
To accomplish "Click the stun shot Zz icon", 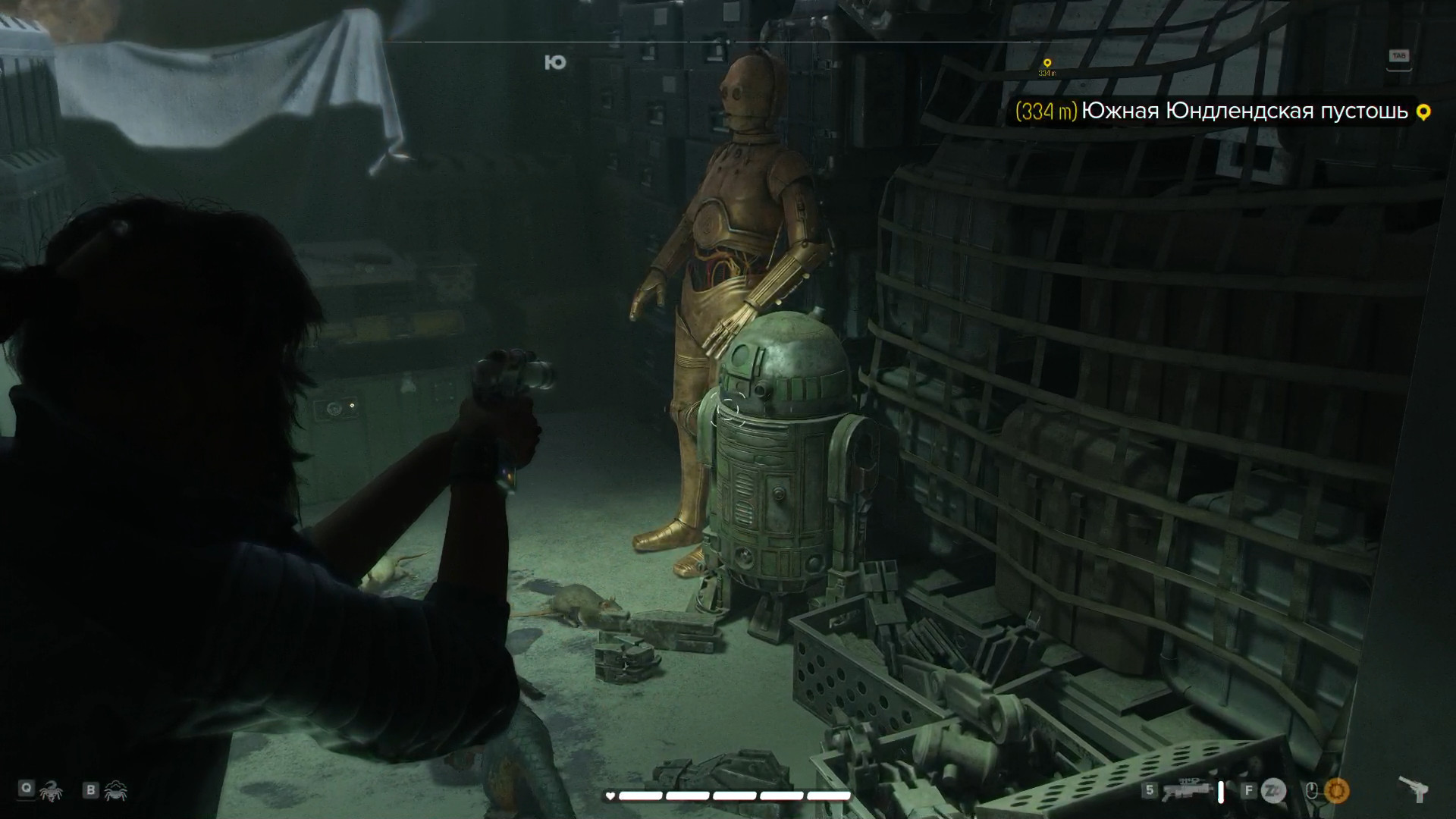I will [1274, 791].
